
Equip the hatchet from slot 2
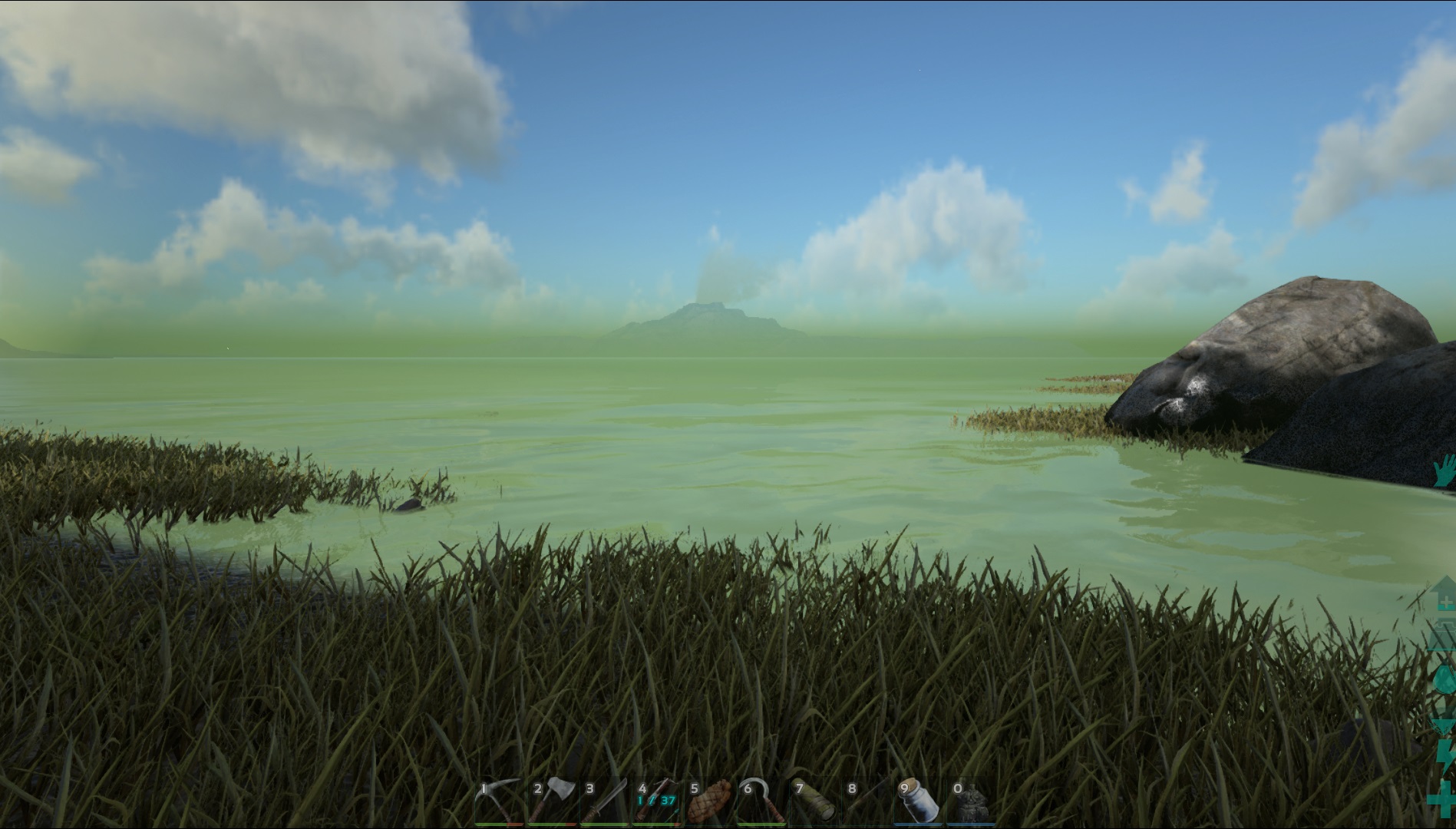click(x=552, y=801)
